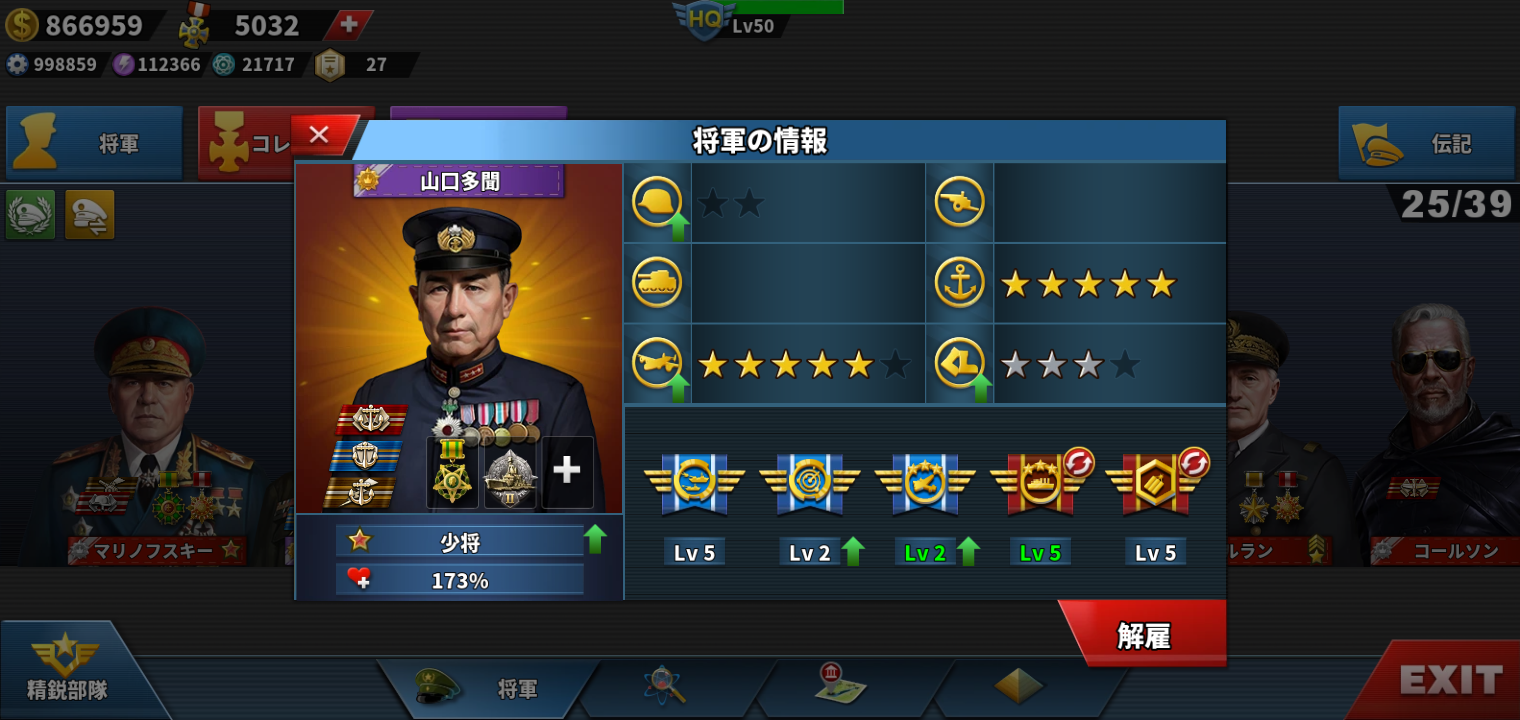Select the empty medal slot with plus

click(567, 471)
